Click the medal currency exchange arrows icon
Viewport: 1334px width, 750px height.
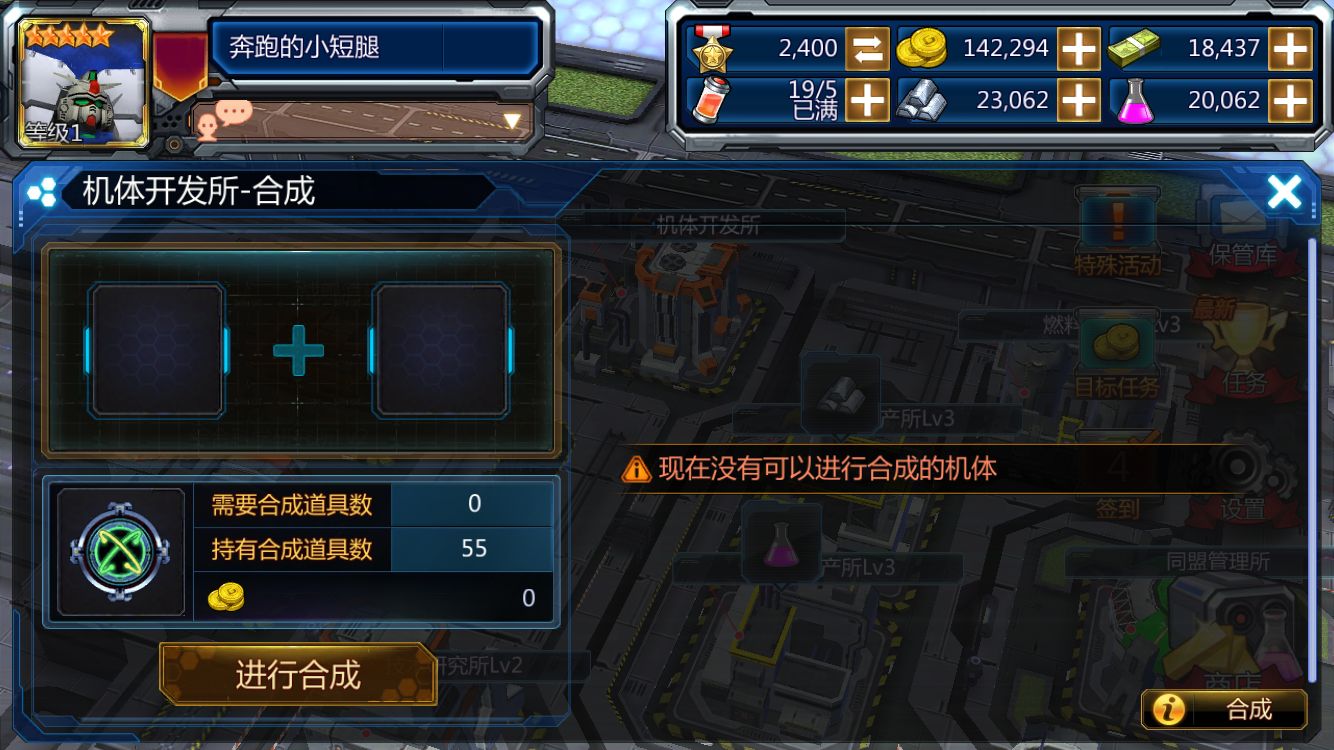(869, 48)
